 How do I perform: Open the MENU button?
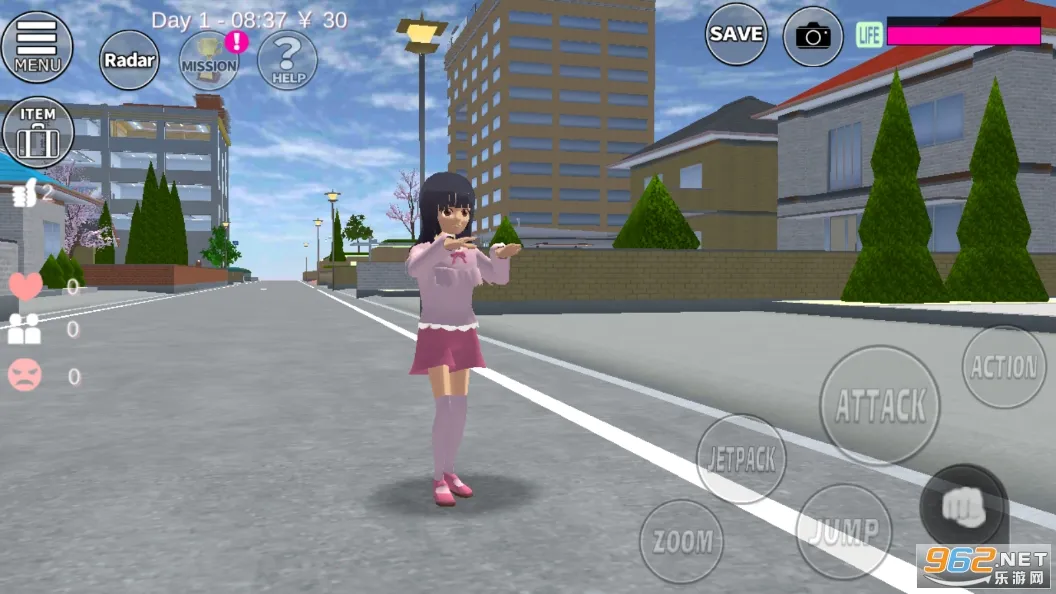pyautogui.click(x=37, y=47)
